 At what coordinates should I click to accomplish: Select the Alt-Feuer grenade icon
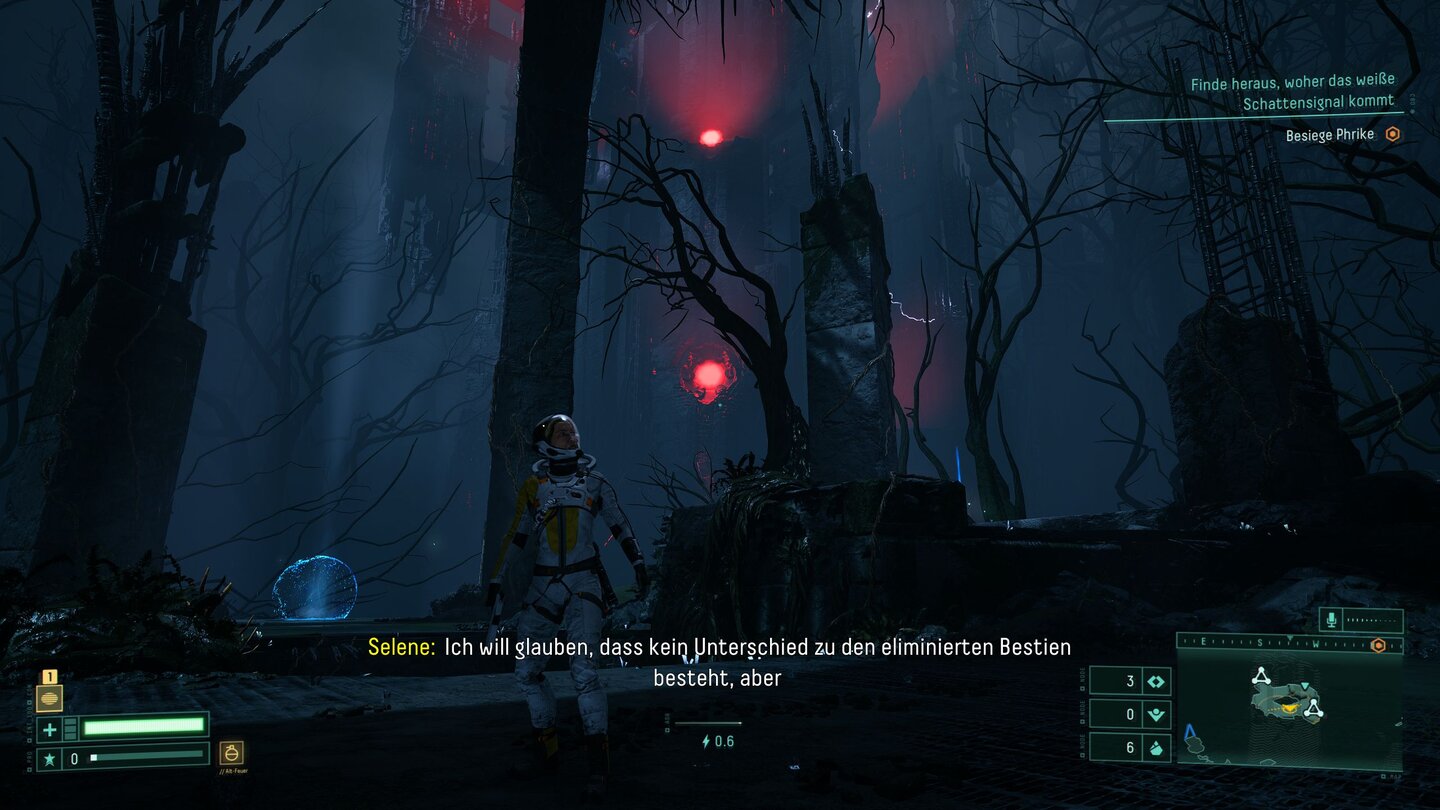[x=232, y=753]
